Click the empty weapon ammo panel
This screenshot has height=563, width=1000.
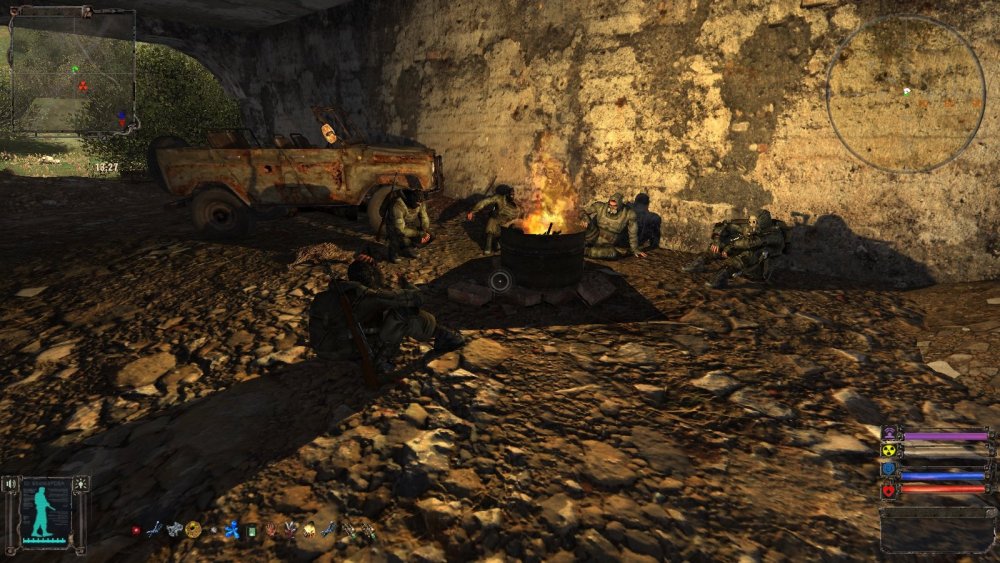(937, 530)
